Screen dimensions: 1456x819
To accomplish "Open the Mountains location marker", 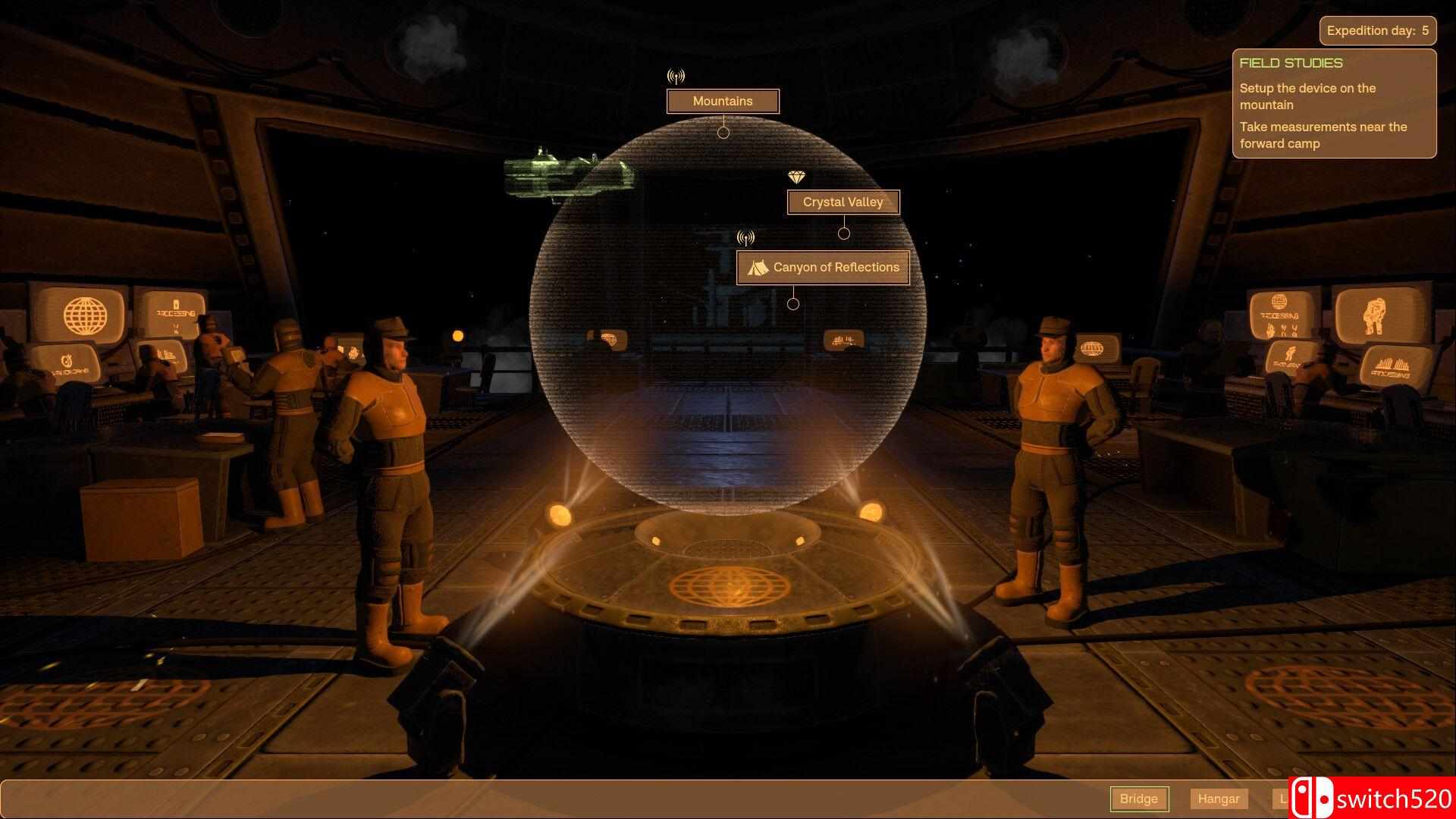I will pyautogui.click(x=722, y=101).
